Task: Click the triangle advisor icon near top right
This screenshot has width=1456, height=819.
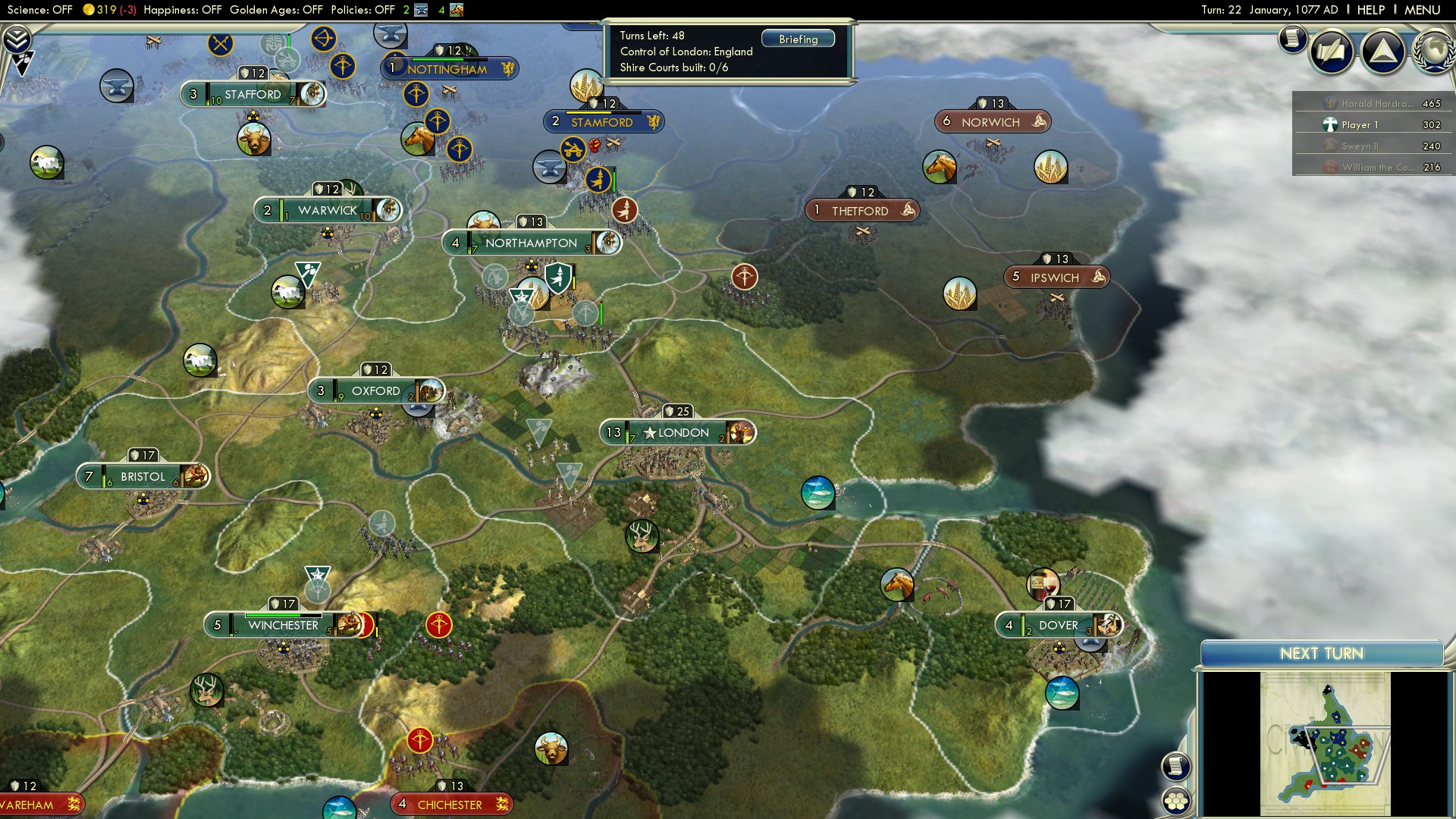Action: pyautogui.click(x=1385, y=52)
